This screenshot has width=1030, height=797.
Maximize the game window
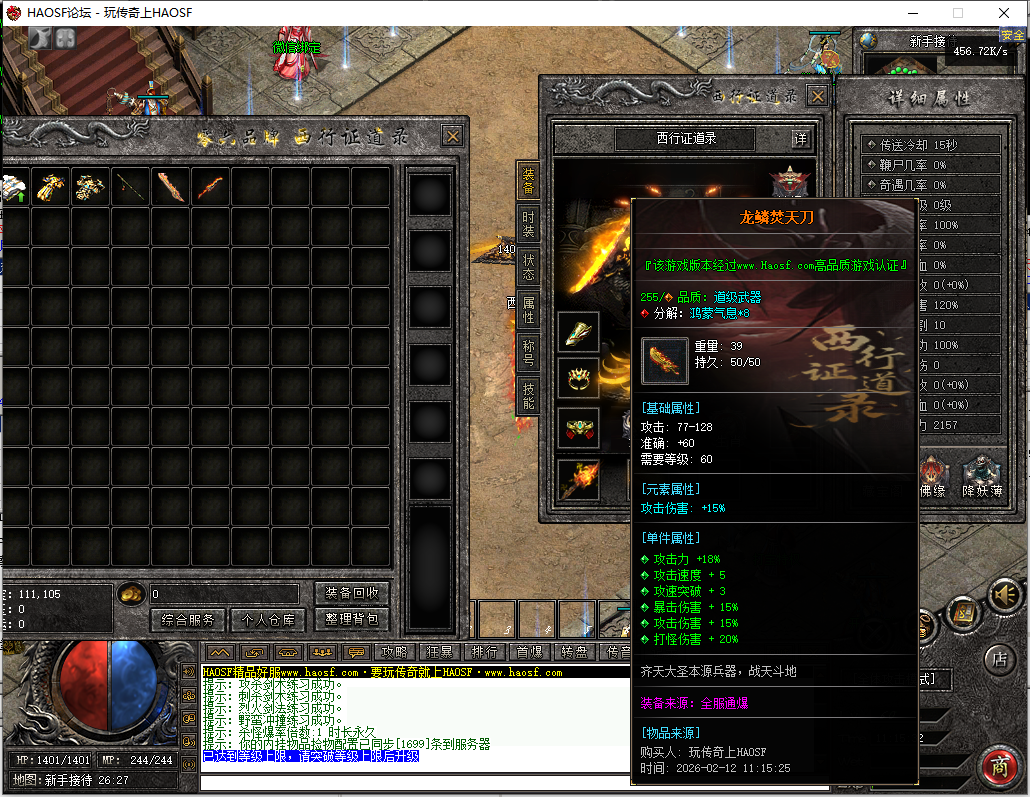(958, 13)
